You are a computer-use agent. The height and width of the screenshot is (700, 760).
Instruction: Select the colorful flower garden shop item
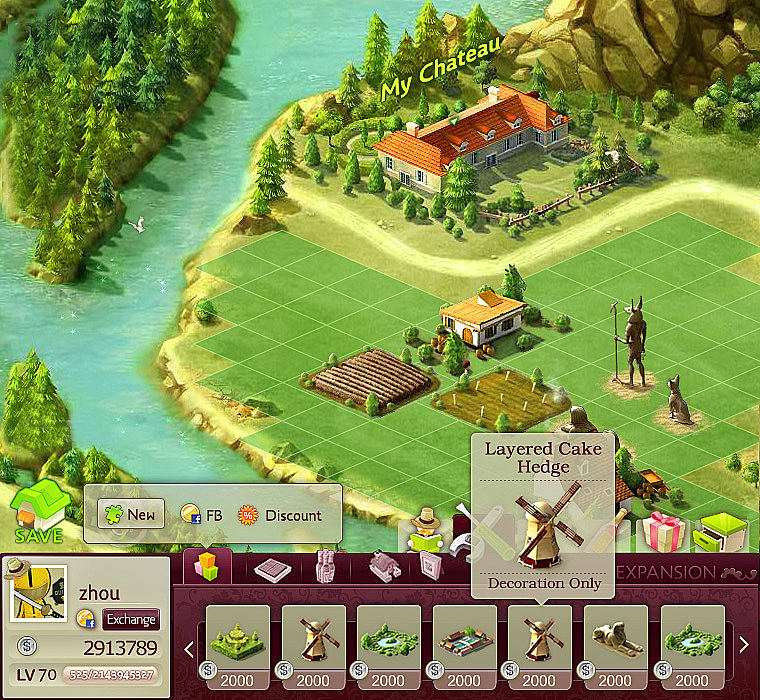pyautogui.click(x=465, y=637)
